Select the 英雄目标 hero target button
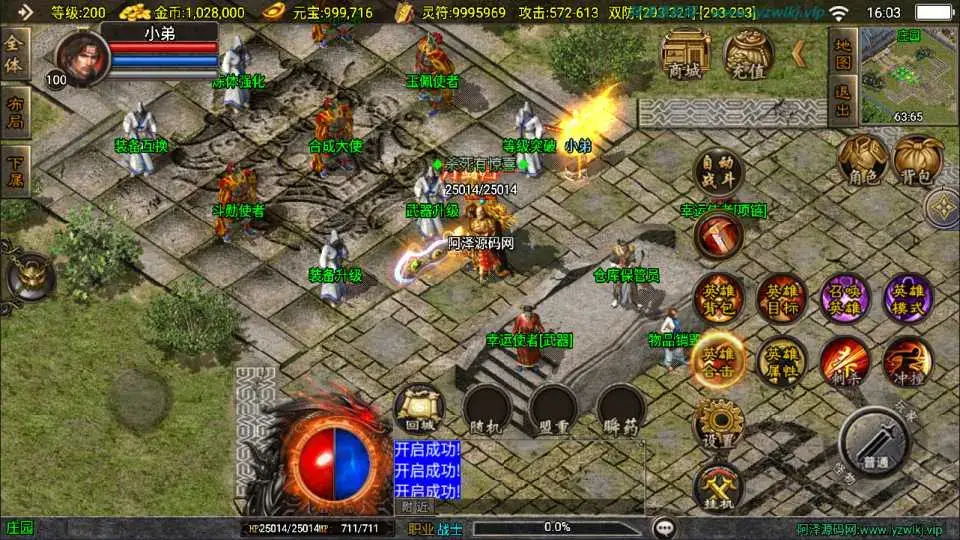This screenshot has width=960, height=540. (x=781, y=298)
